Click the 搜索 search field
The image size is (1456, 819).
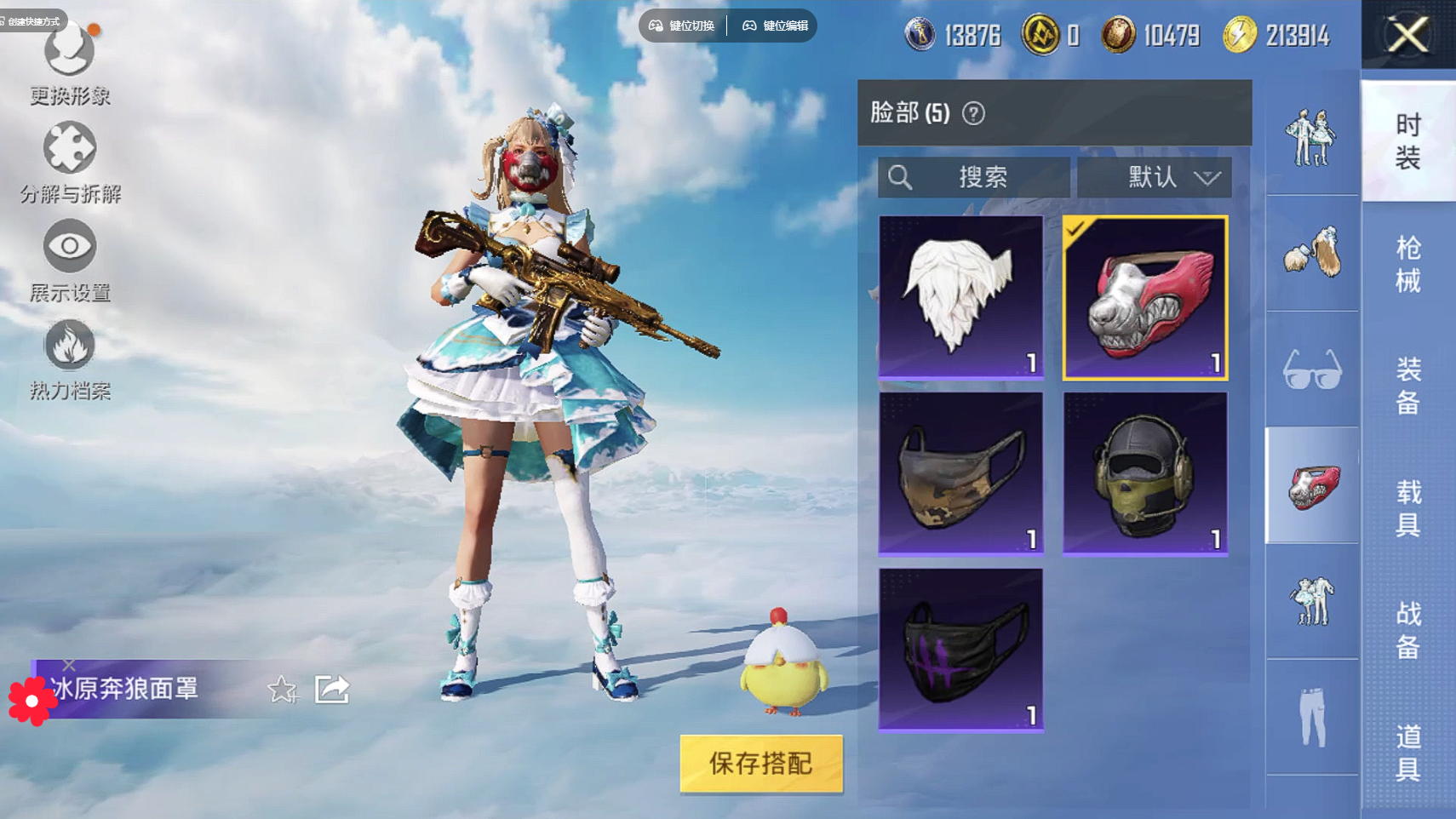click(x=974, y=177)
